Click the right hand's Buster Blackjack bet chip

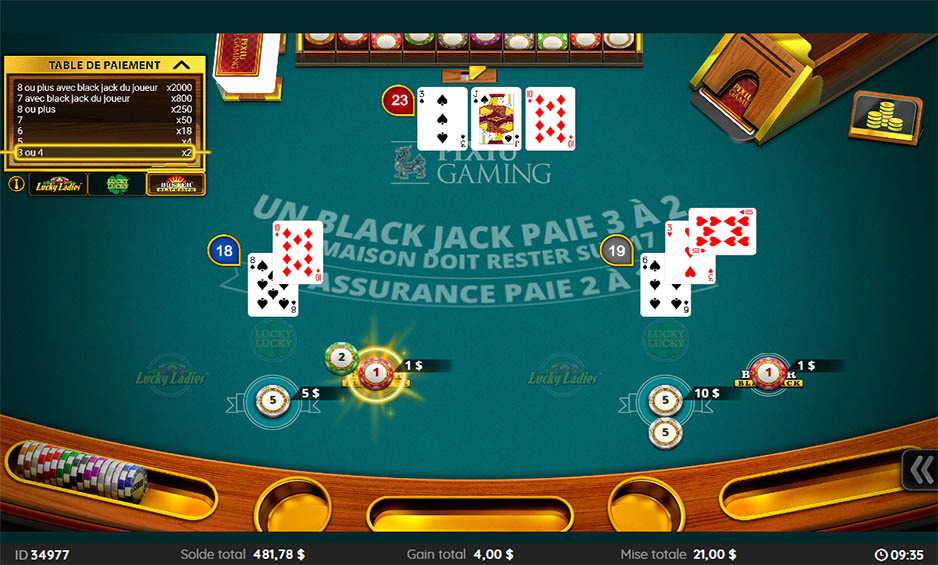(x=768, y=373)
